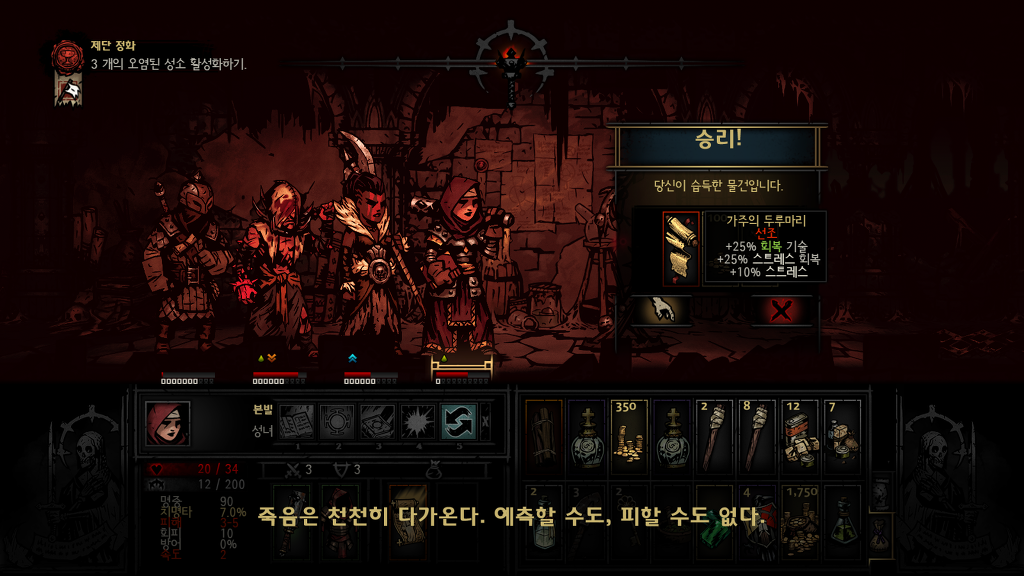
Task: Select the stack of 7 items in inventory
Action: coord(844,436)
